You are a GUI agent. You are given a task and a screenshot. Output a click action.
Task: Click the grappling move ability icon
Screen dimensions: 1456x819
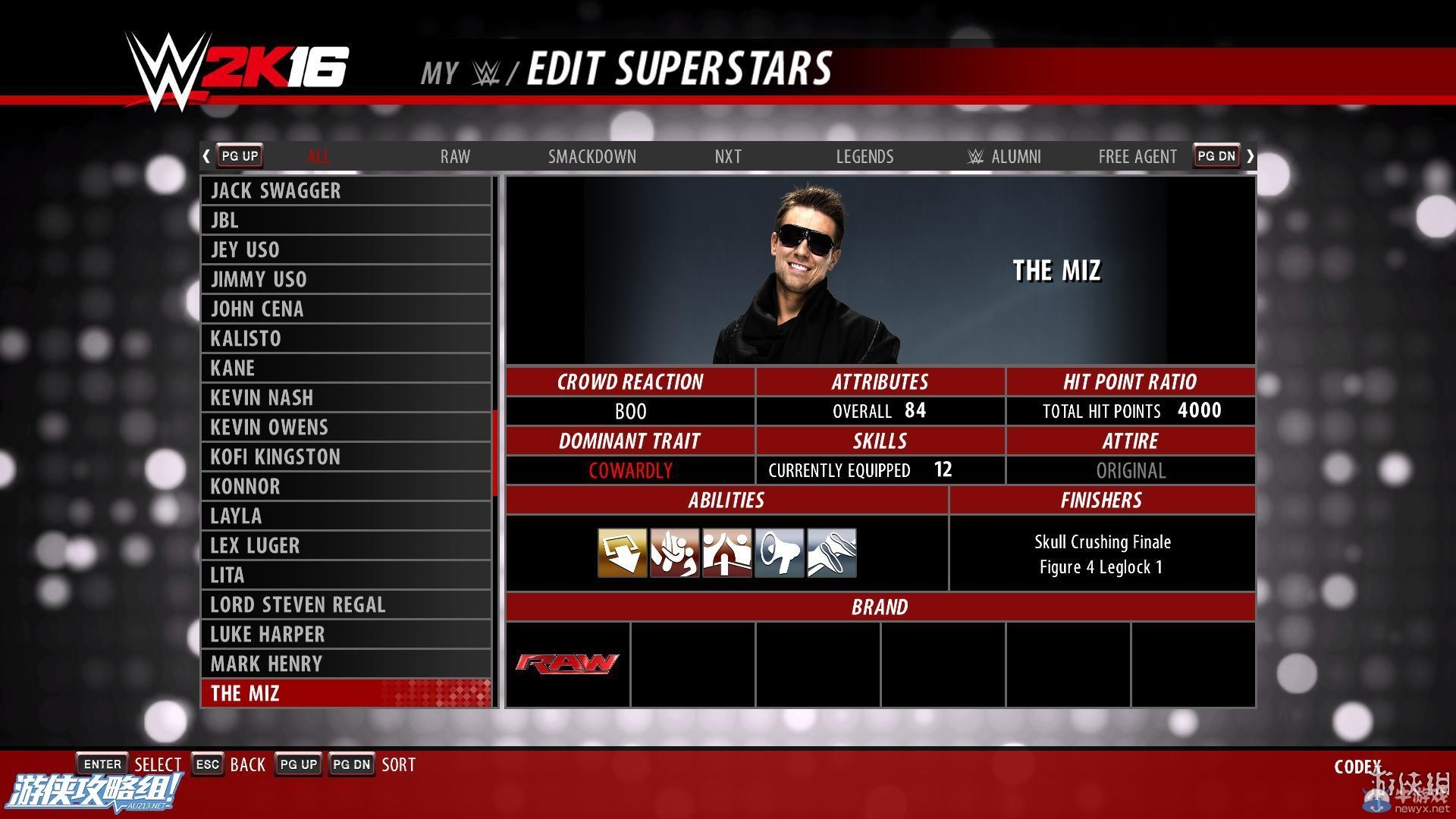click(x=673, y=552)
